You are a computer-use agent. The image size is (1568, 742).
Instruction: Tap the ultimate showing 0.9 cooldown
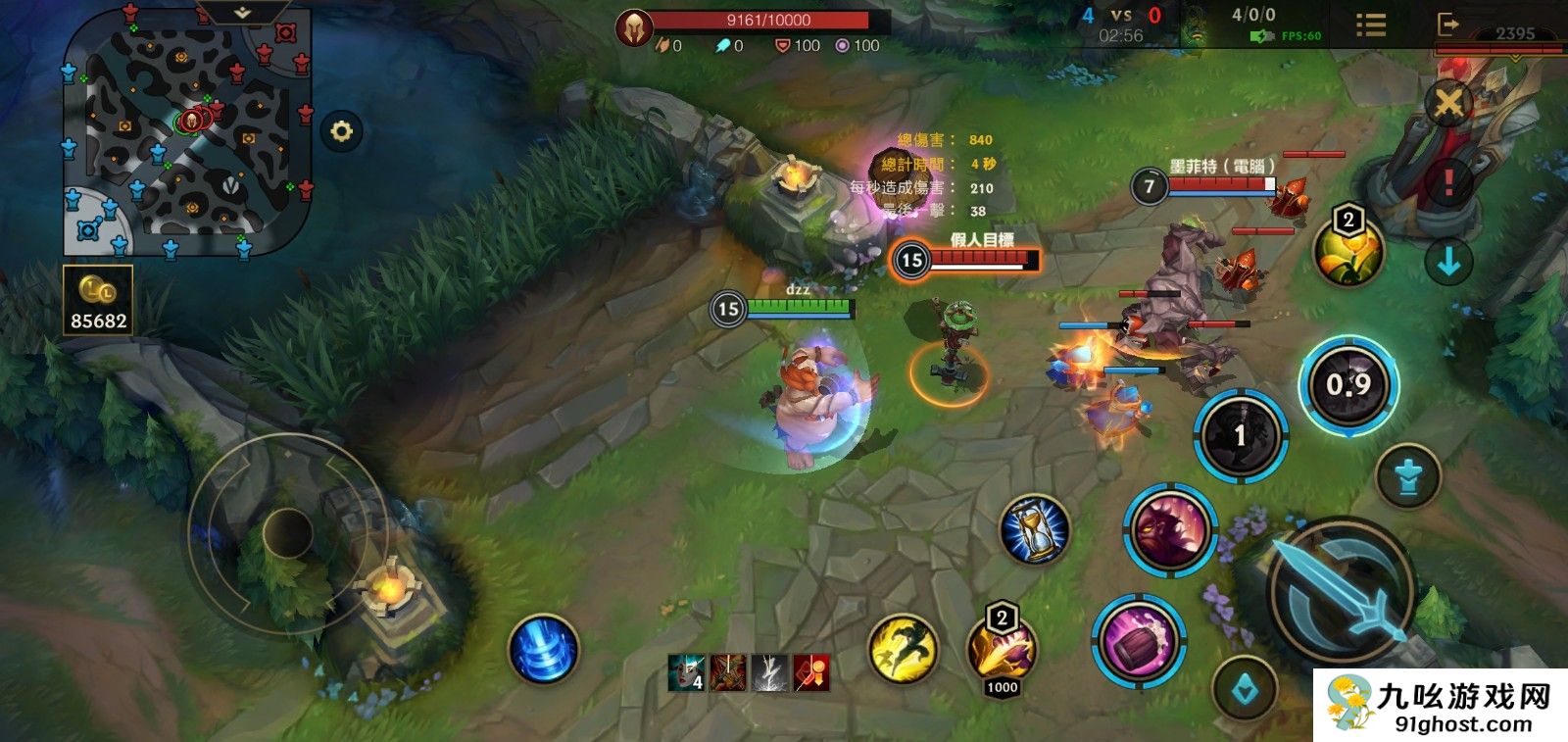[1348, 385]
